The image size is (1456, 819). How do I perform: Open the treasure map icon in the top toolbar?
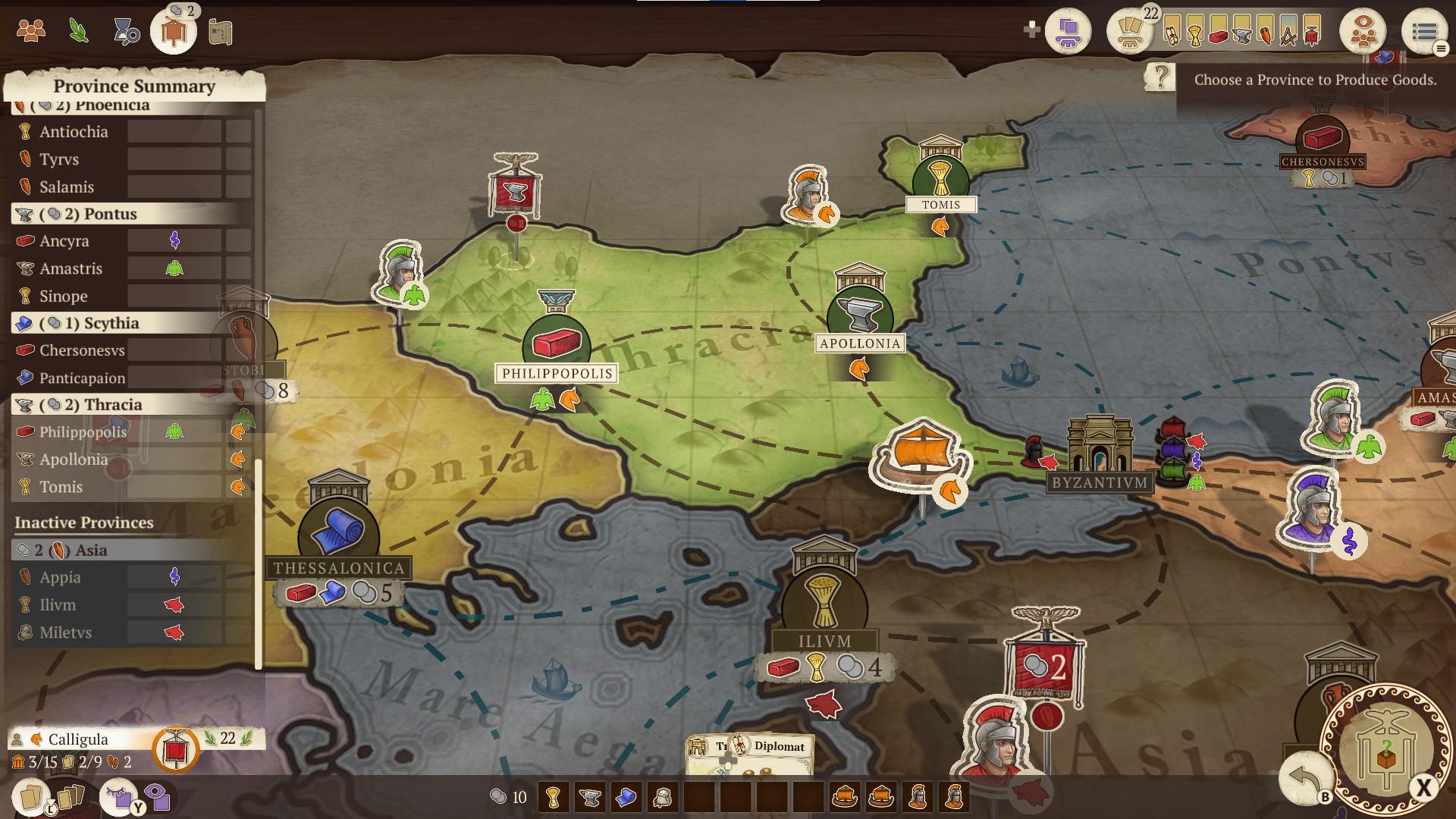pyautogui.click(x=221, y=31)
